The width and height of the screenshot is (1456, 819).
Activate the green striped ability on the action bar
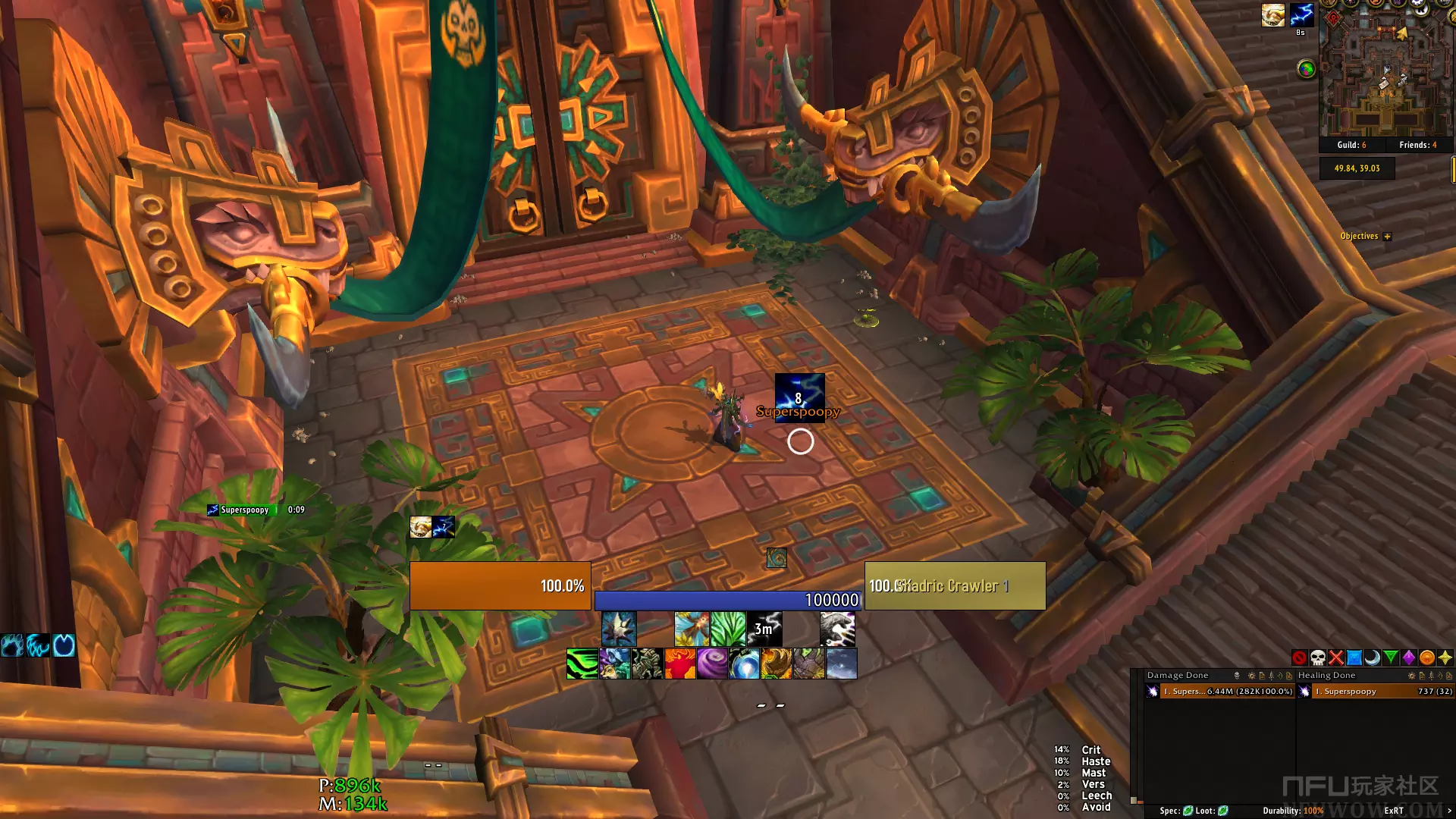click(582, 664)
